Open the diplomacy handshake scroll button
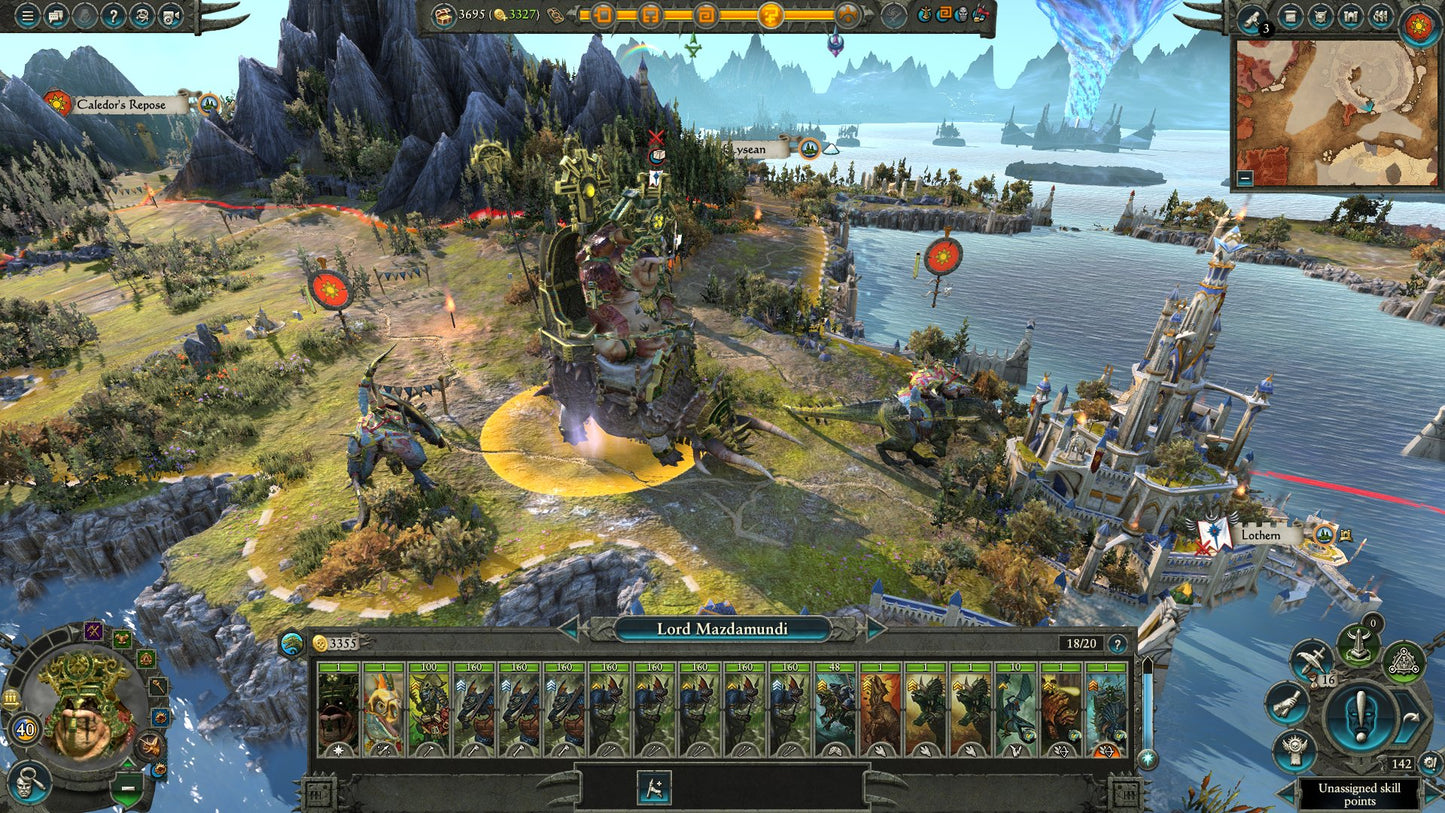 pyautogui.click(x=1285, y=702)
